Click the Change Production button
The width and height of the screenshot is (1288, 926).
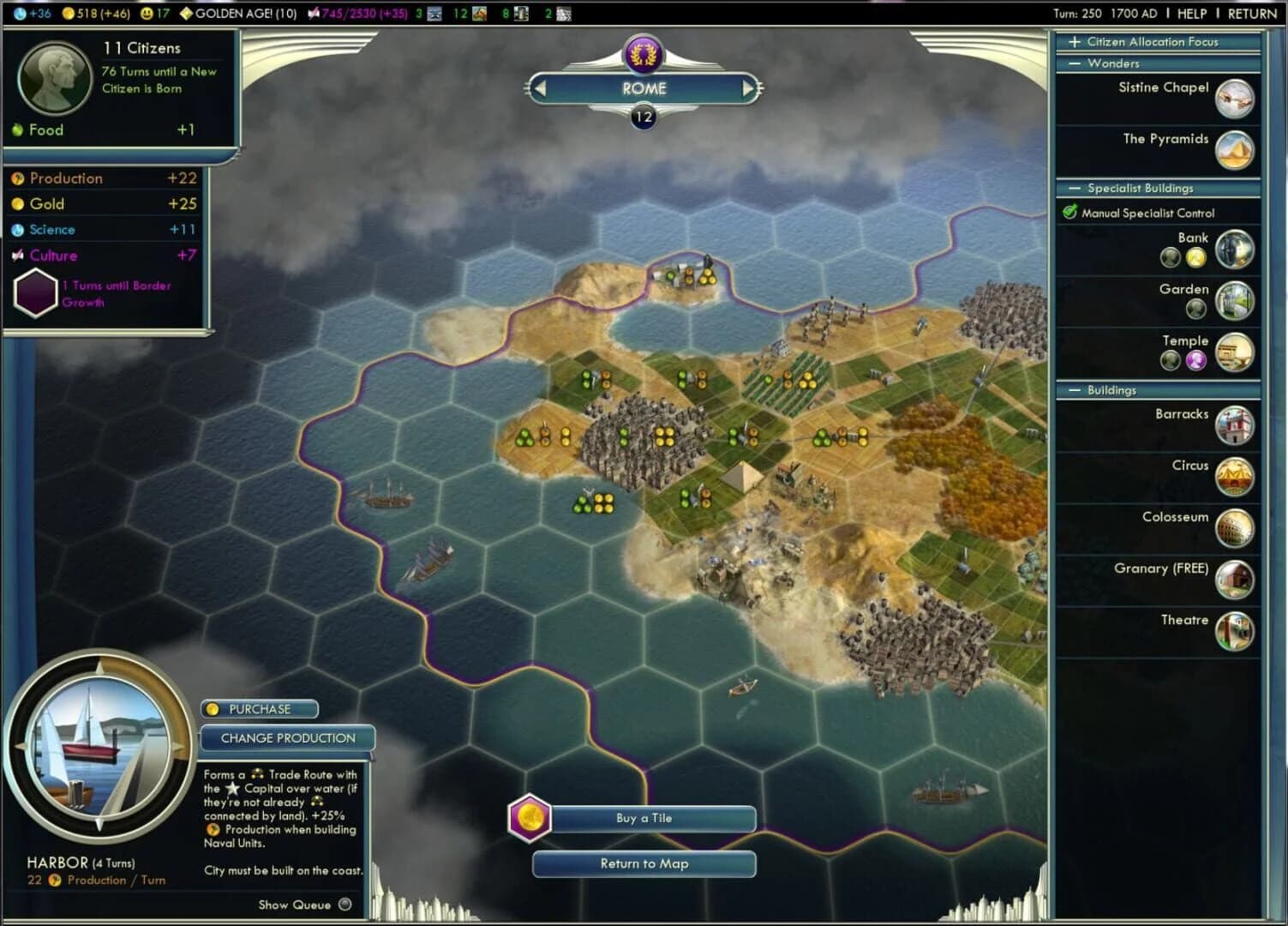coord(288,737)
